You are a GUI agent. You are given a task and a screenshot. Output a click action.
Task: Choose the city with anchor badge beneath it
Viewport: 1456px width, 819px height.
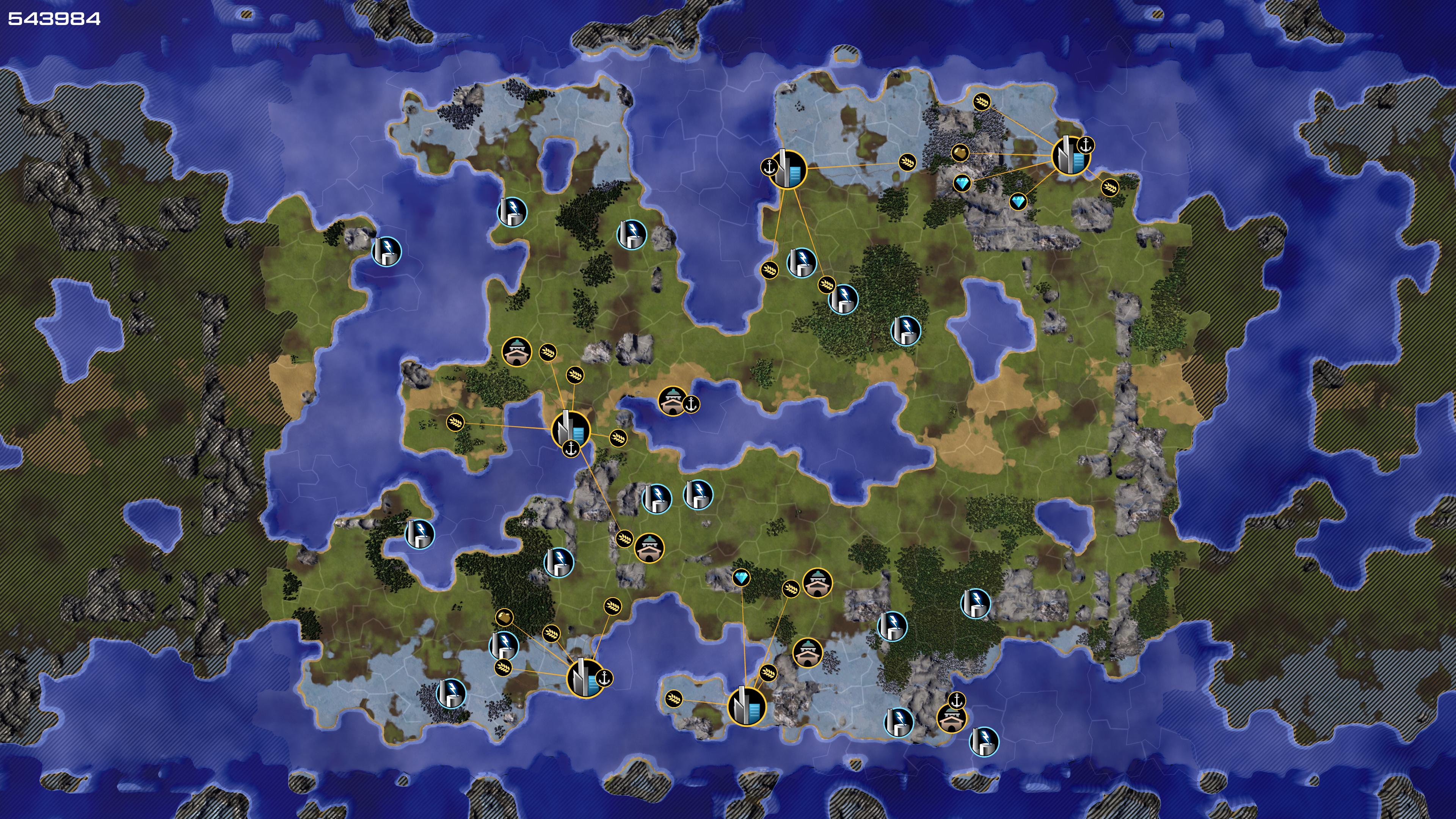click(570, 429)
